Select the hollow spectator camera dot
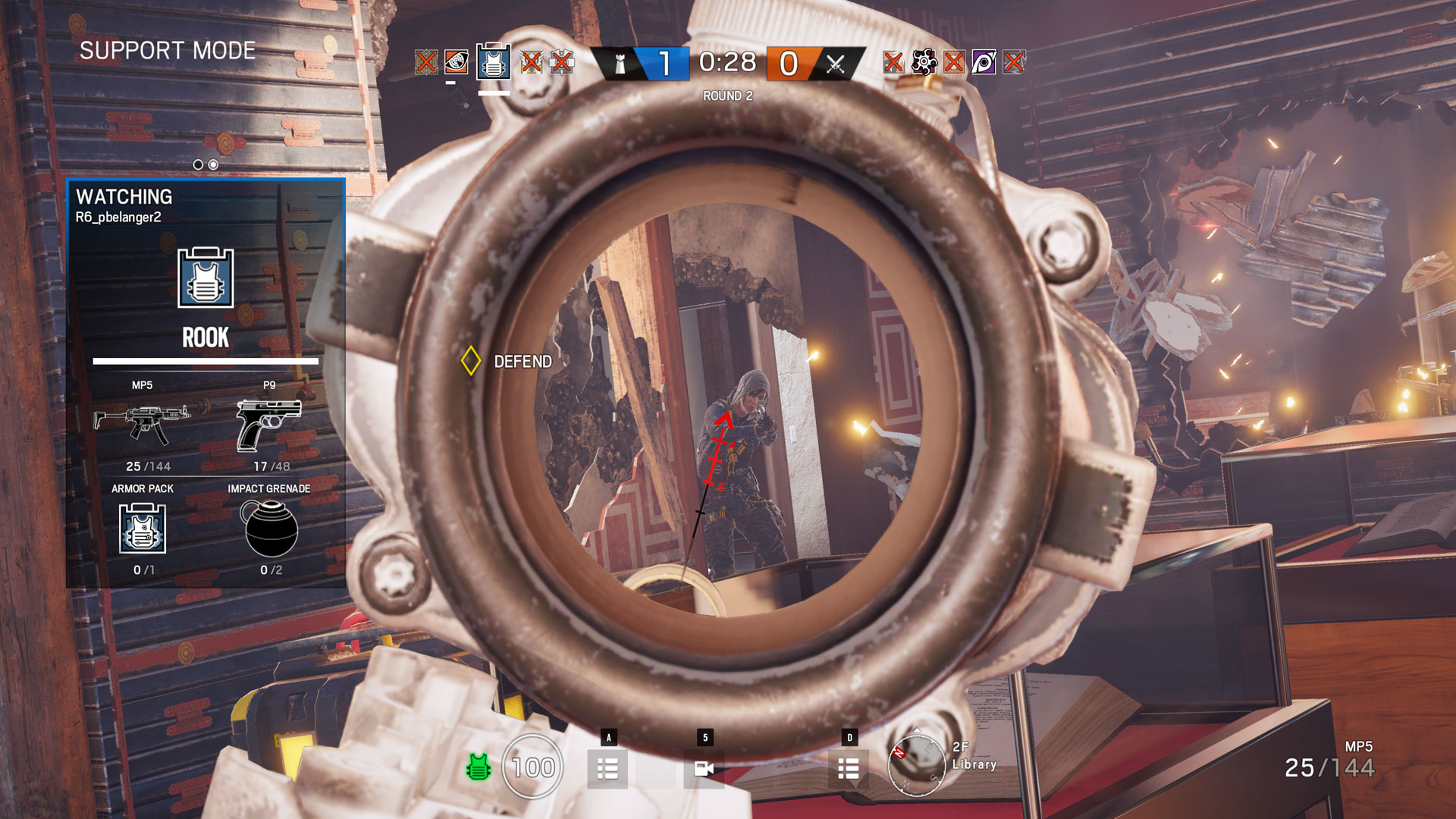This screenshot has height=819, width=1456. (x=197, y=163)
